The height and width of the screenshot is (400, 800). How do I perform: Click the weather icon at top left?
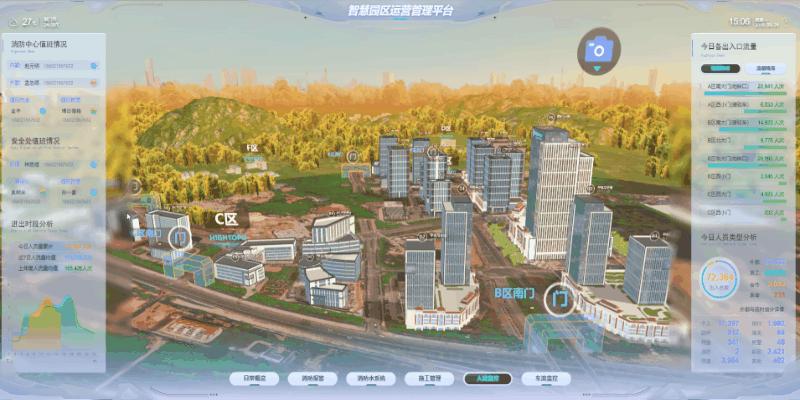[x=14, y=20]
